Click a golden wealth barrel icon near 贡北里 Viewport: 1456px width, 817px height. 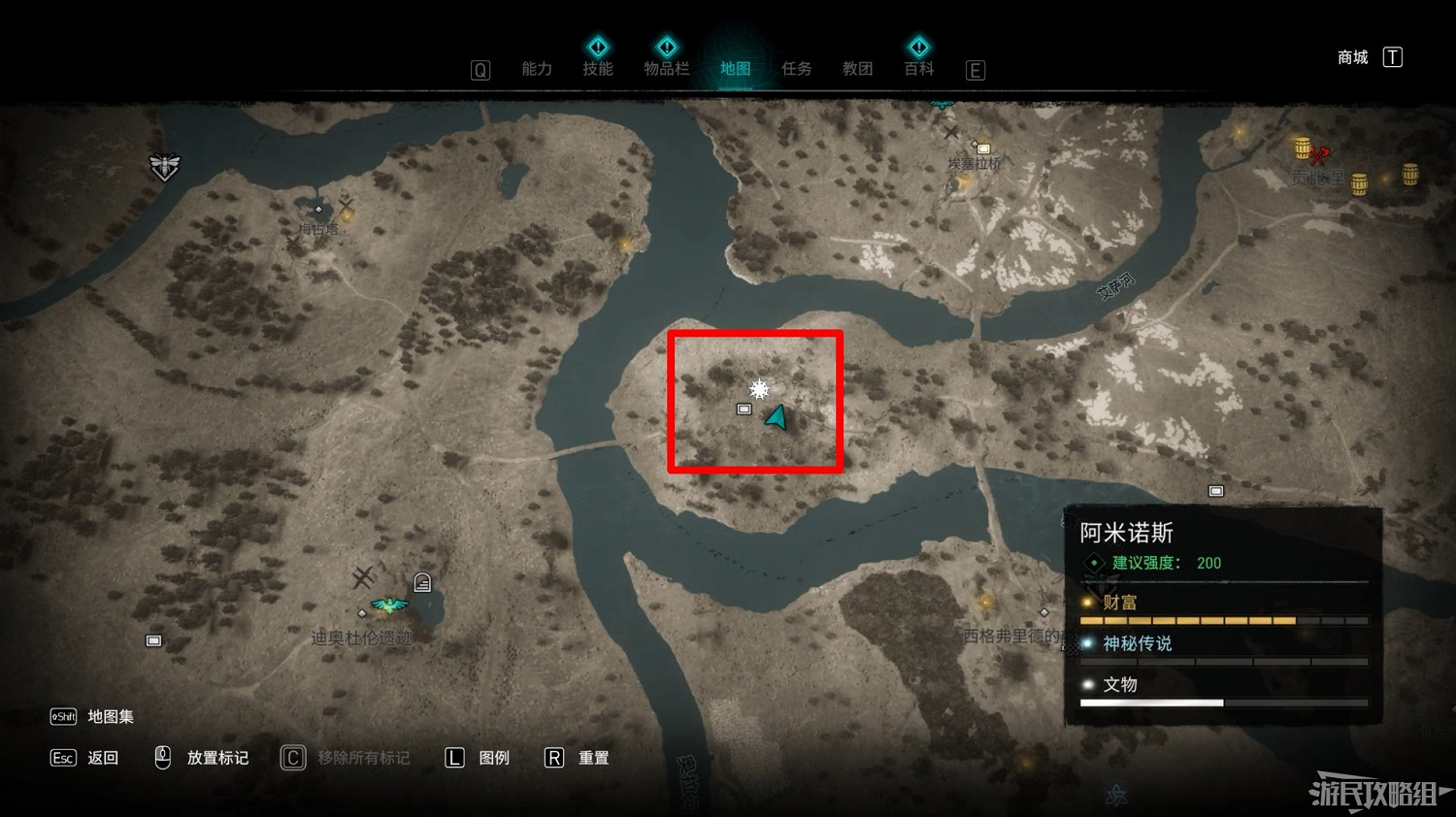pos(1301,147)
